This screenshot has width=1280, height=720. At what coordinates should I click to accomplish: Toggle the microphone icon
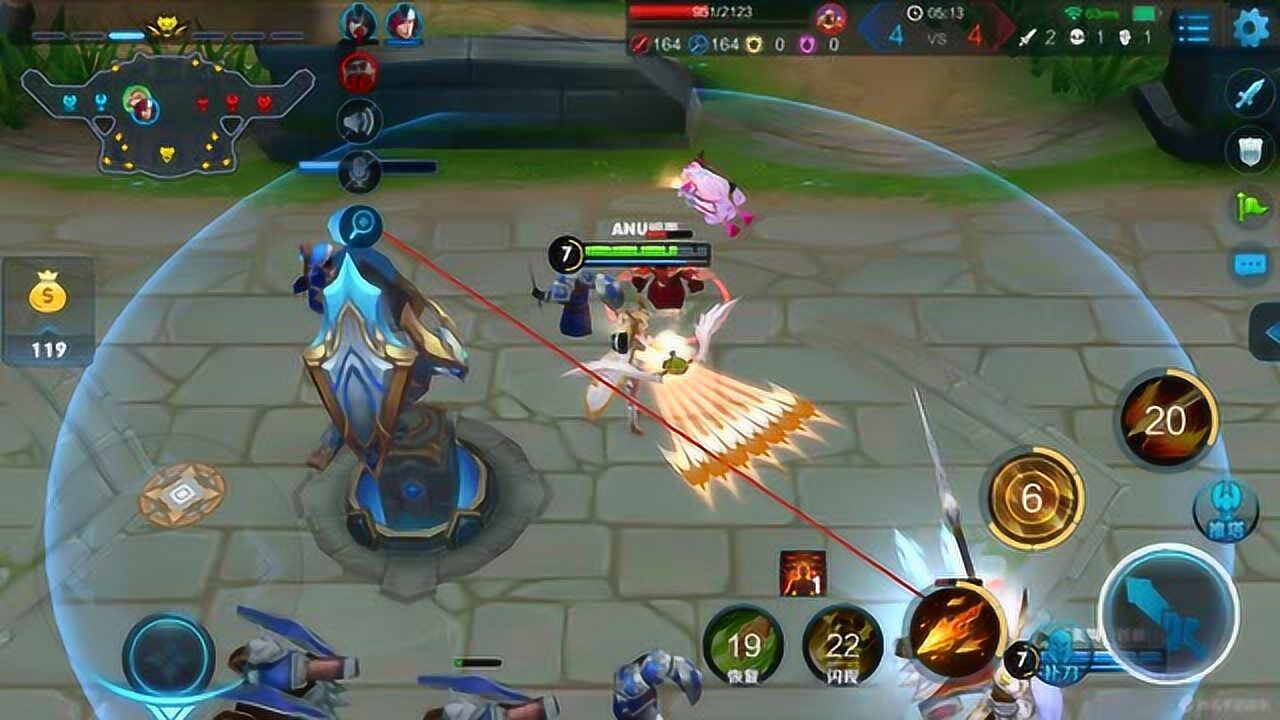359,173
